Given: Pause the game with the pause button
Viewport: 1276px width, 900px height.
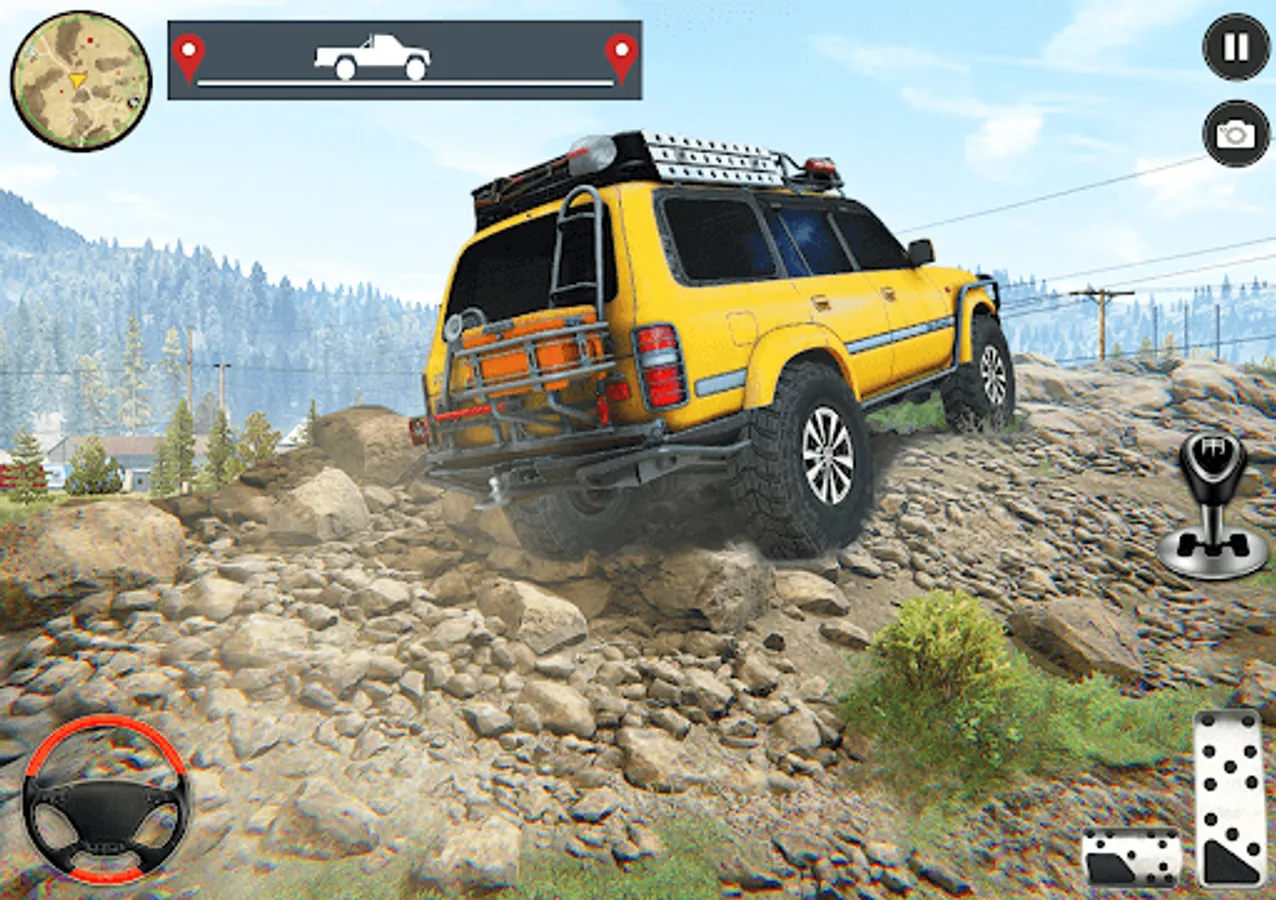Looking at the screenshot, I should pyautogui.click(x=1236, y=47).
